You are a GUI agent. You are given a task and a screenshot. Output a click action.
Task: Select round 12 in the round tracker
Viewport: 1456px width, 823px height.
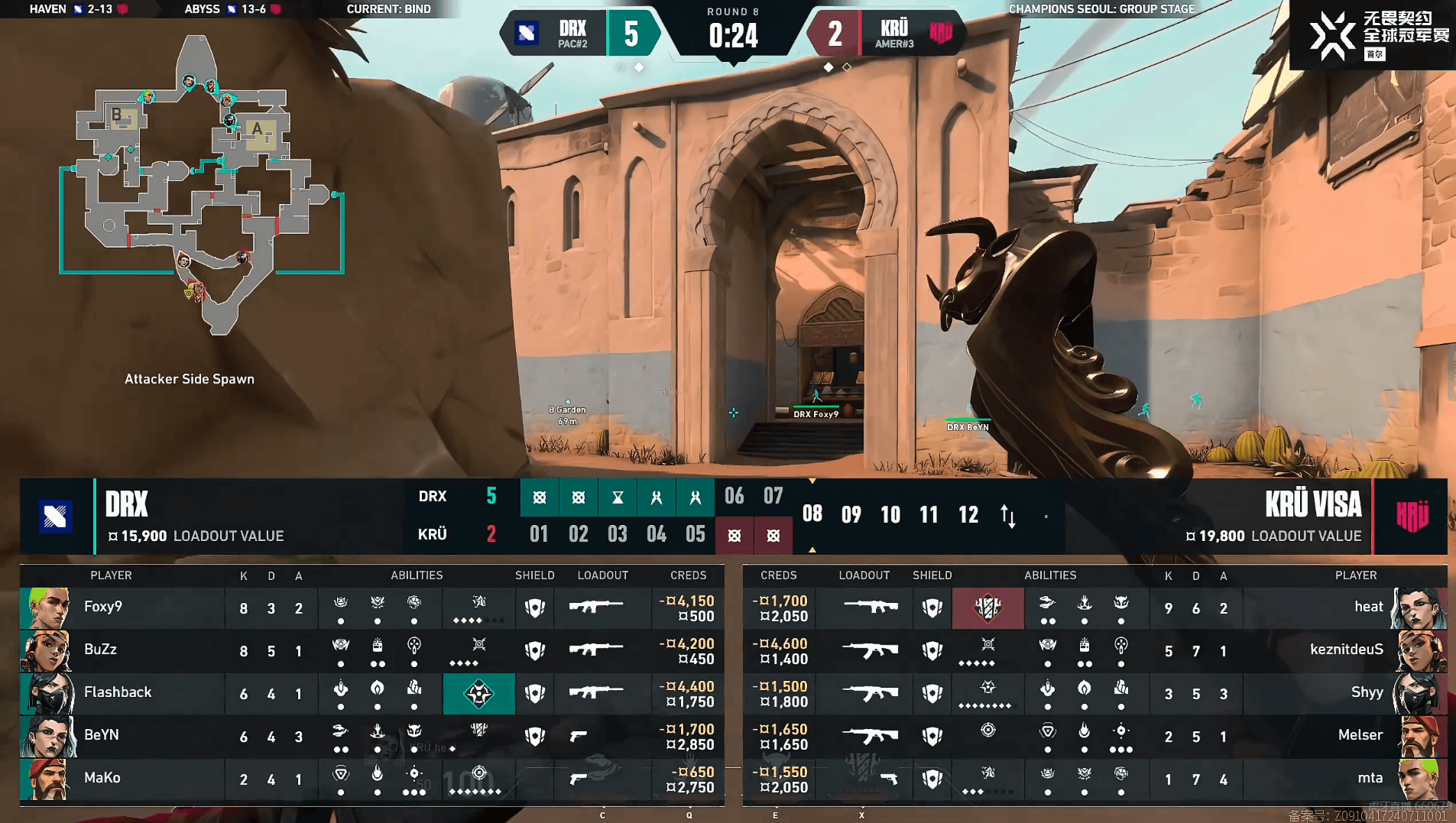968,514
